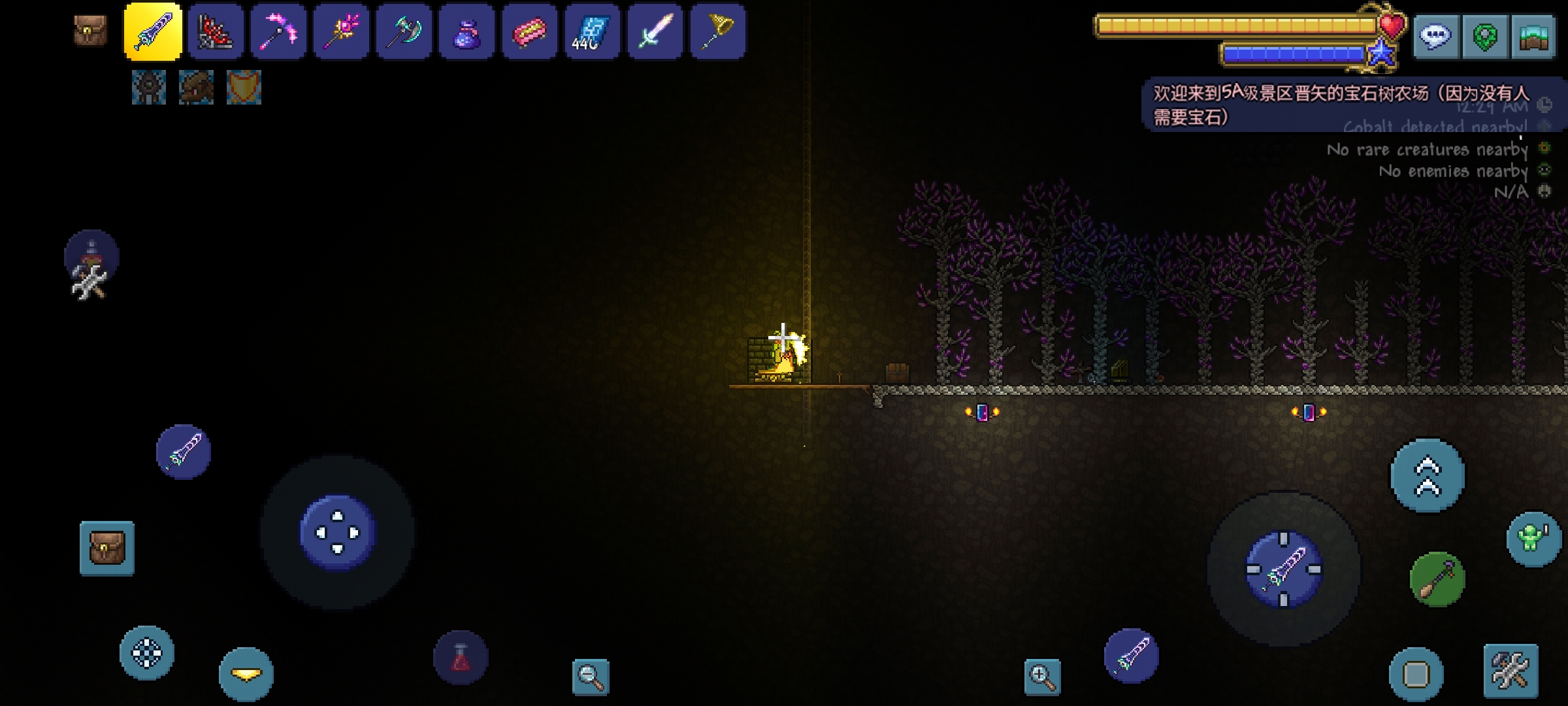The height and width of the screenshot is (706, 1568).
Task: Choose the teal hamaxe hotbar slot
Action: point(404,32)
